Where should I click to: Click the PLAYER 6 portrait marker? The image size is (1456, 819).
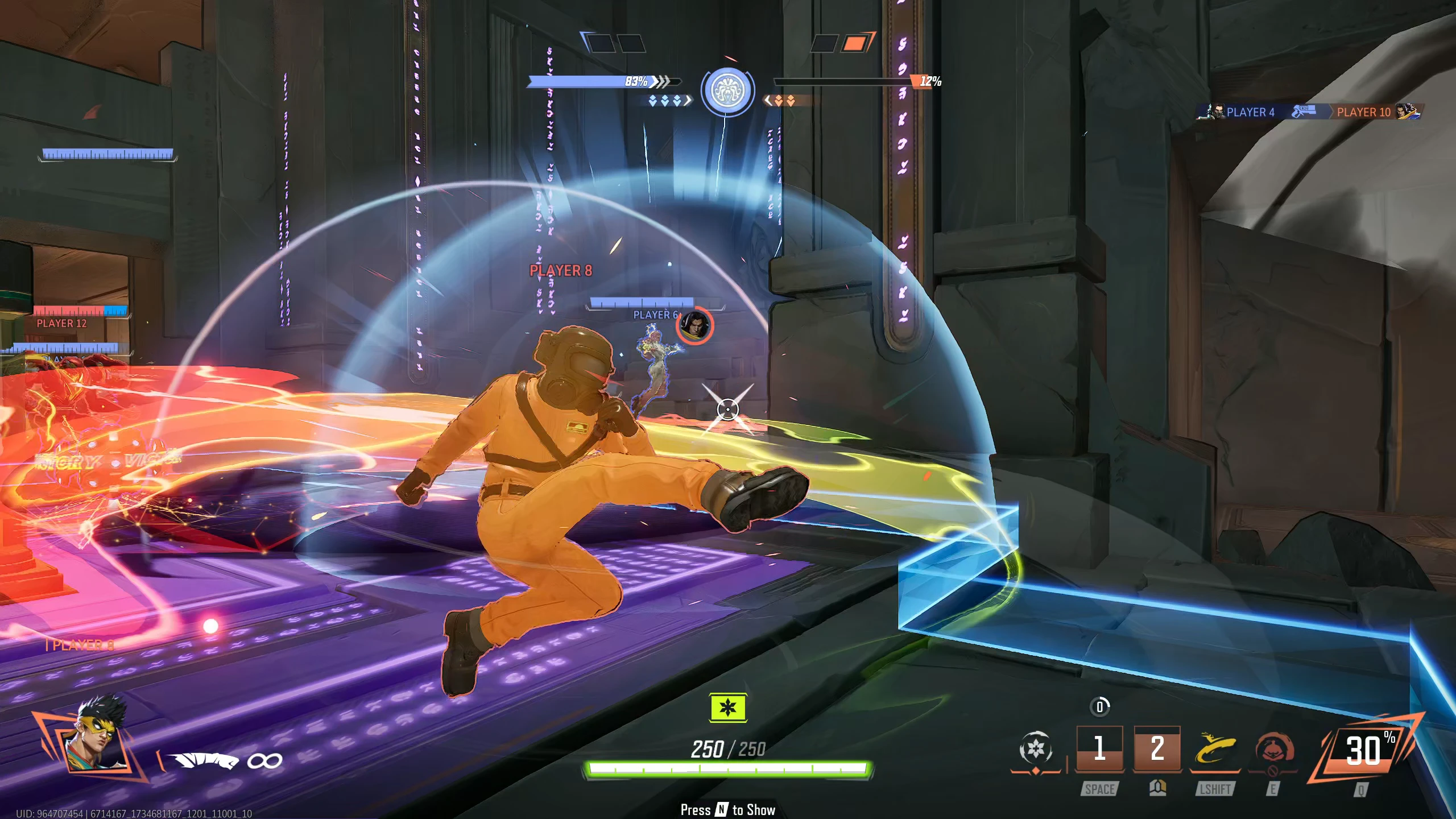point(694,326)
